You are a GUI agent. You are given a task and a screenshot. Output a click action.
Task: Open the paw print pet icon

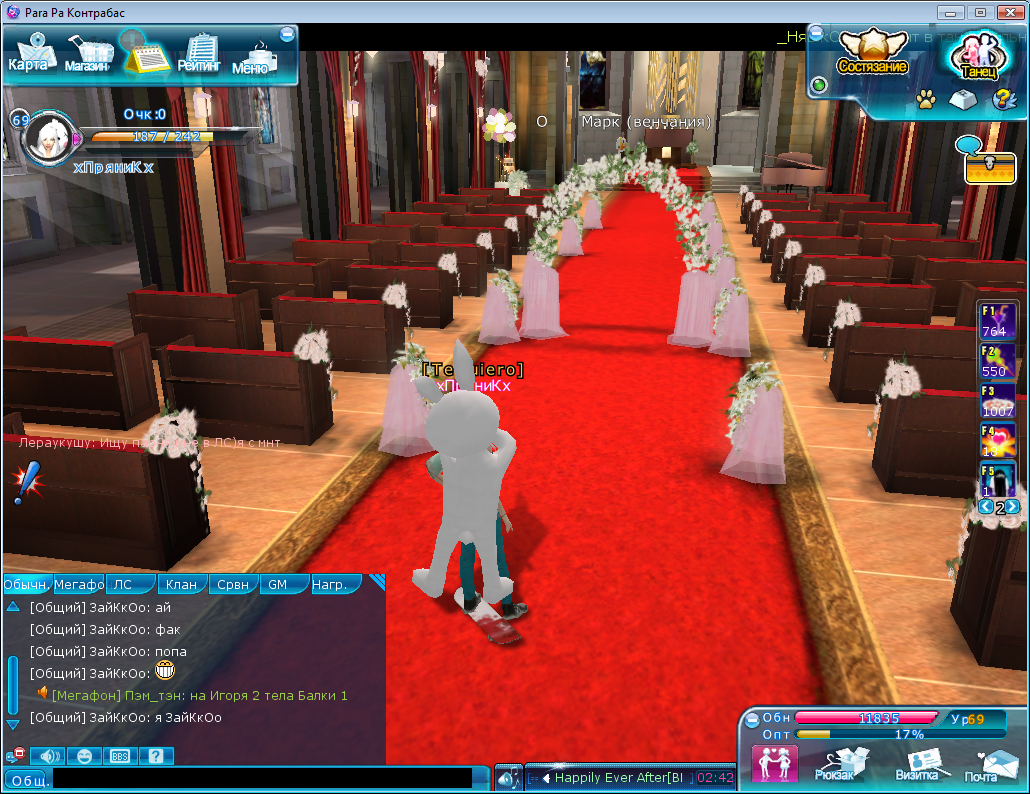pos(926,99)
